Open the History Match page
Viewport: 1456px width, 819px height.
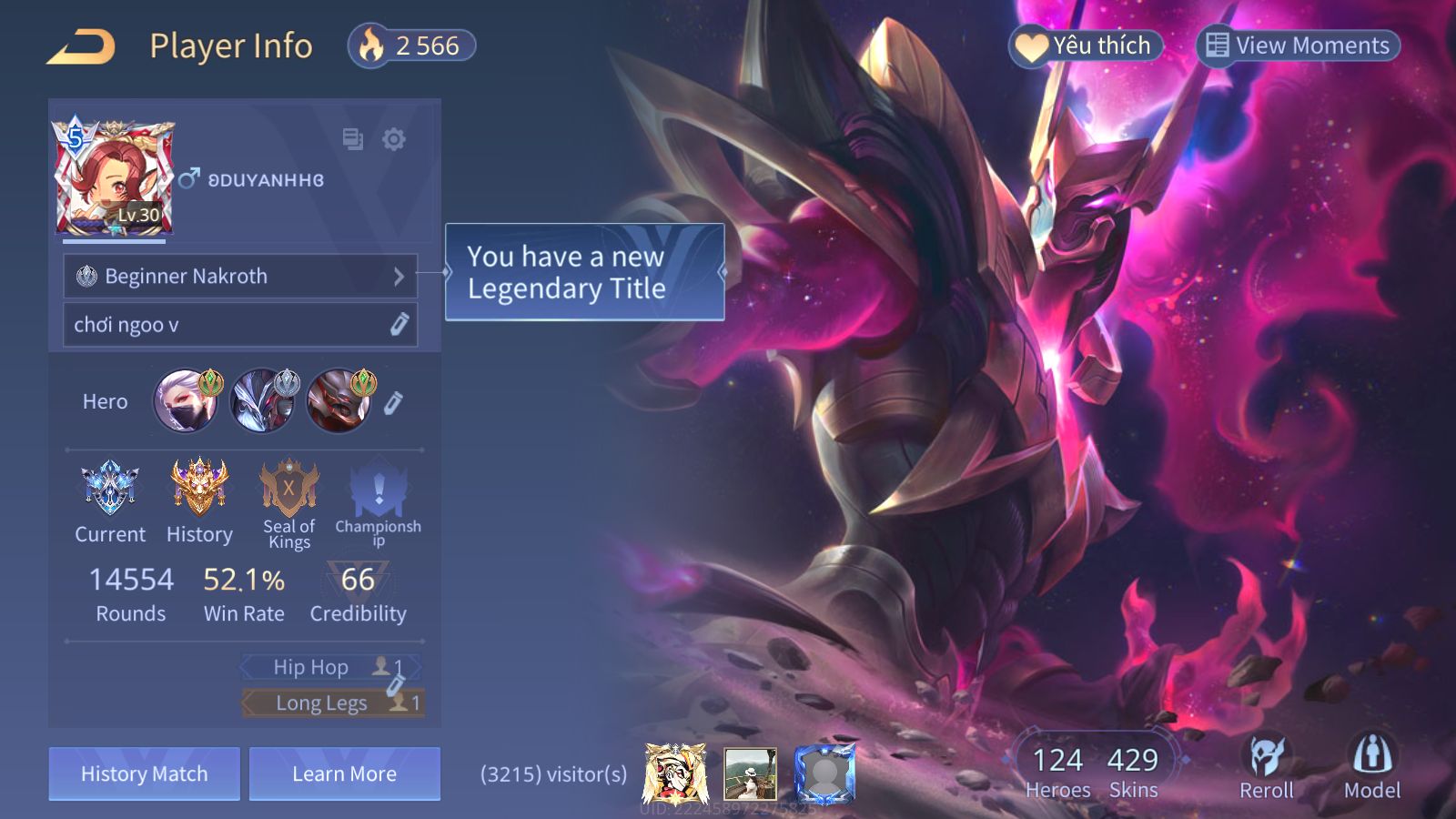coord(145,773)
